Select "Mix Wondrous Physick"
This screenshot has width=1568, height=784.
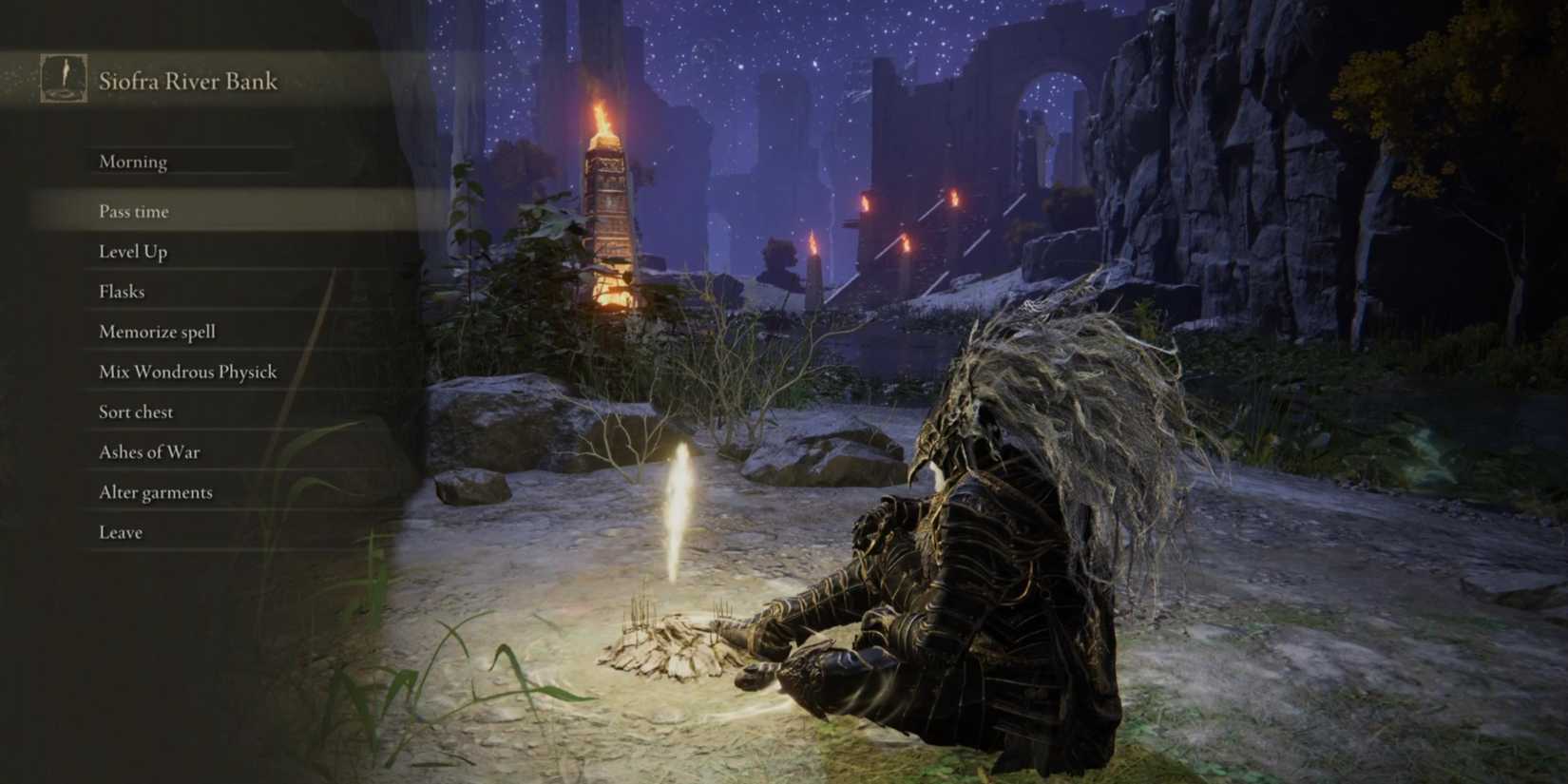(187, 372)
